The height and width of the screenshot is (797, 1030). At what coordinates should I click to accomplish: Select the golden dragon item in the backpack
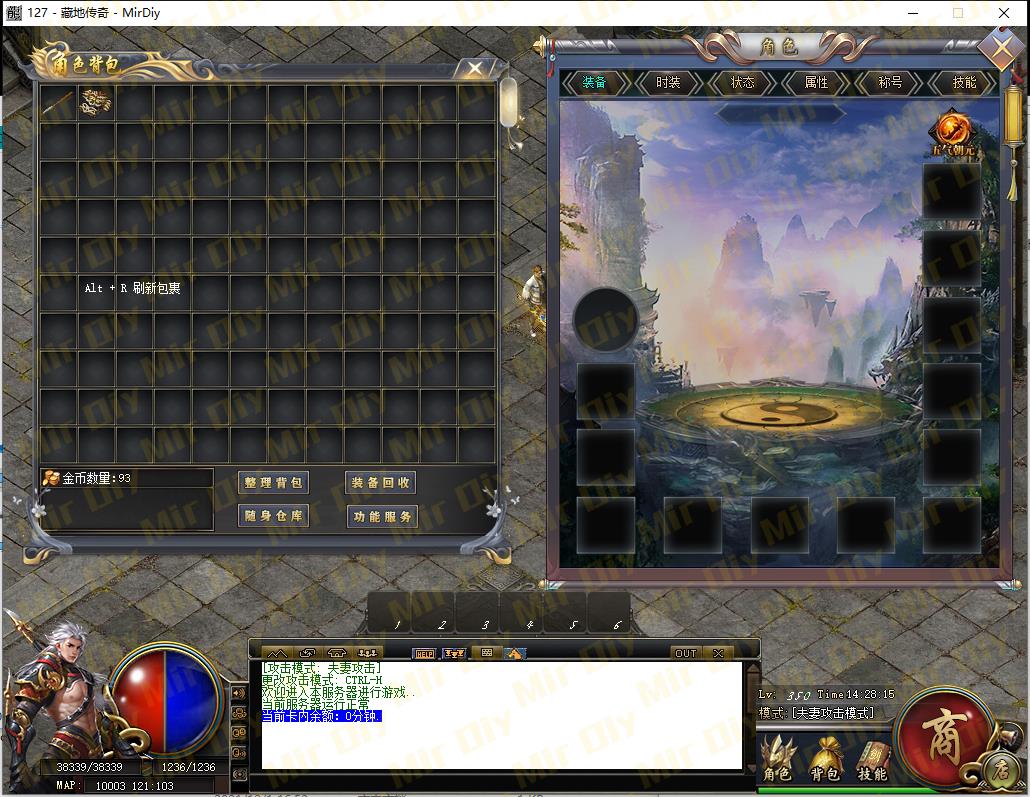click(96, 101)
